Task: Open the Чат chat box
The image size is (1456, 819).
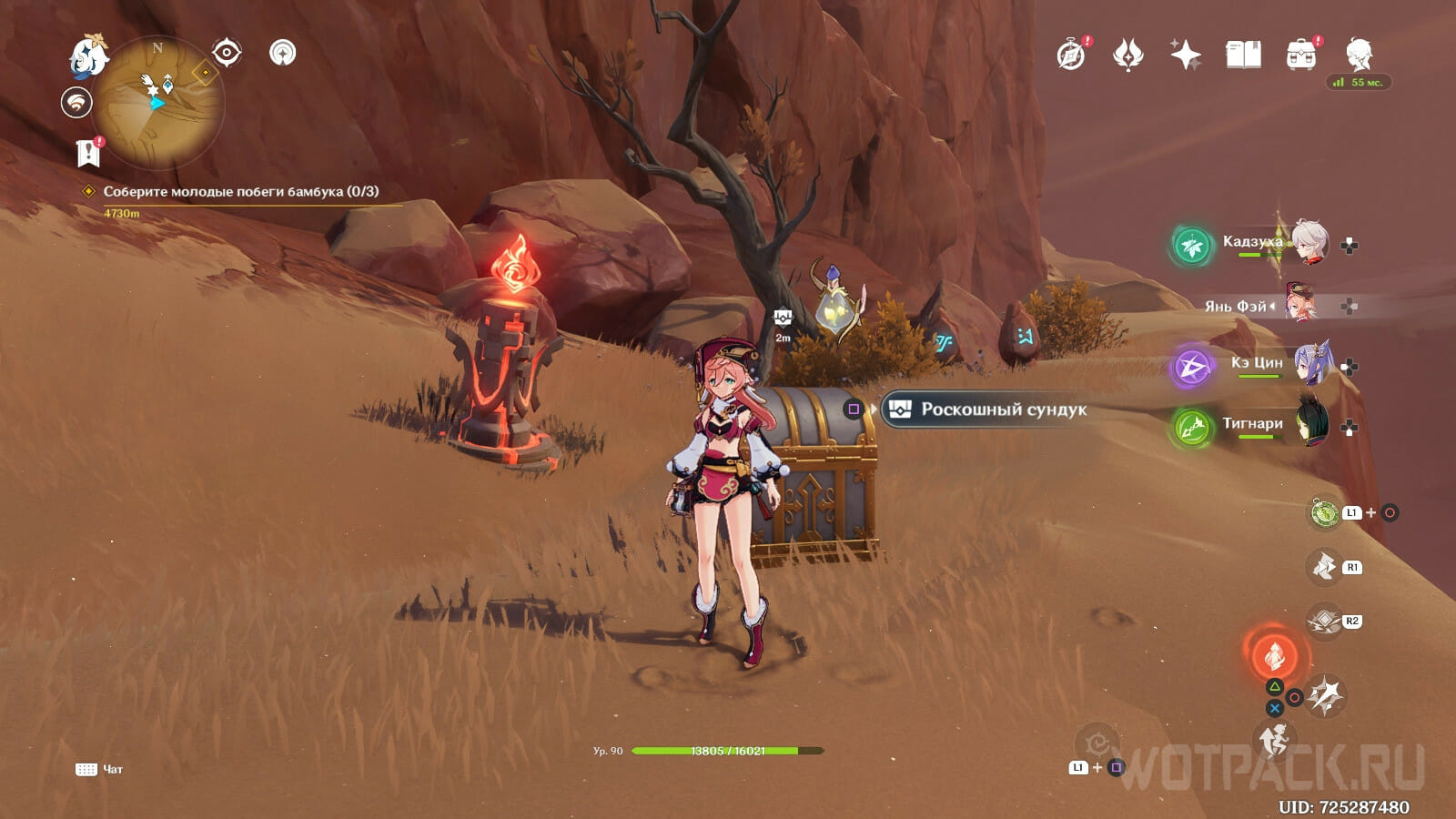Action: [x=99, y=769]
